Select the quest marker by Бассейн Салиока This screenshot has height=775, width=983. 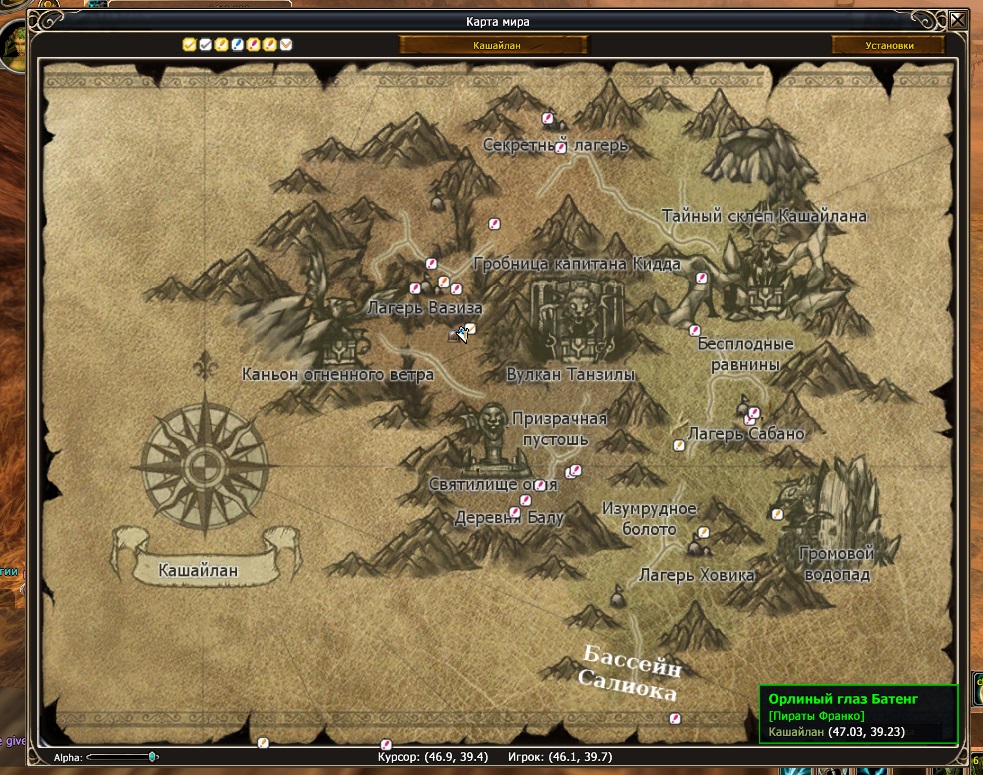[x=675, y=717]
